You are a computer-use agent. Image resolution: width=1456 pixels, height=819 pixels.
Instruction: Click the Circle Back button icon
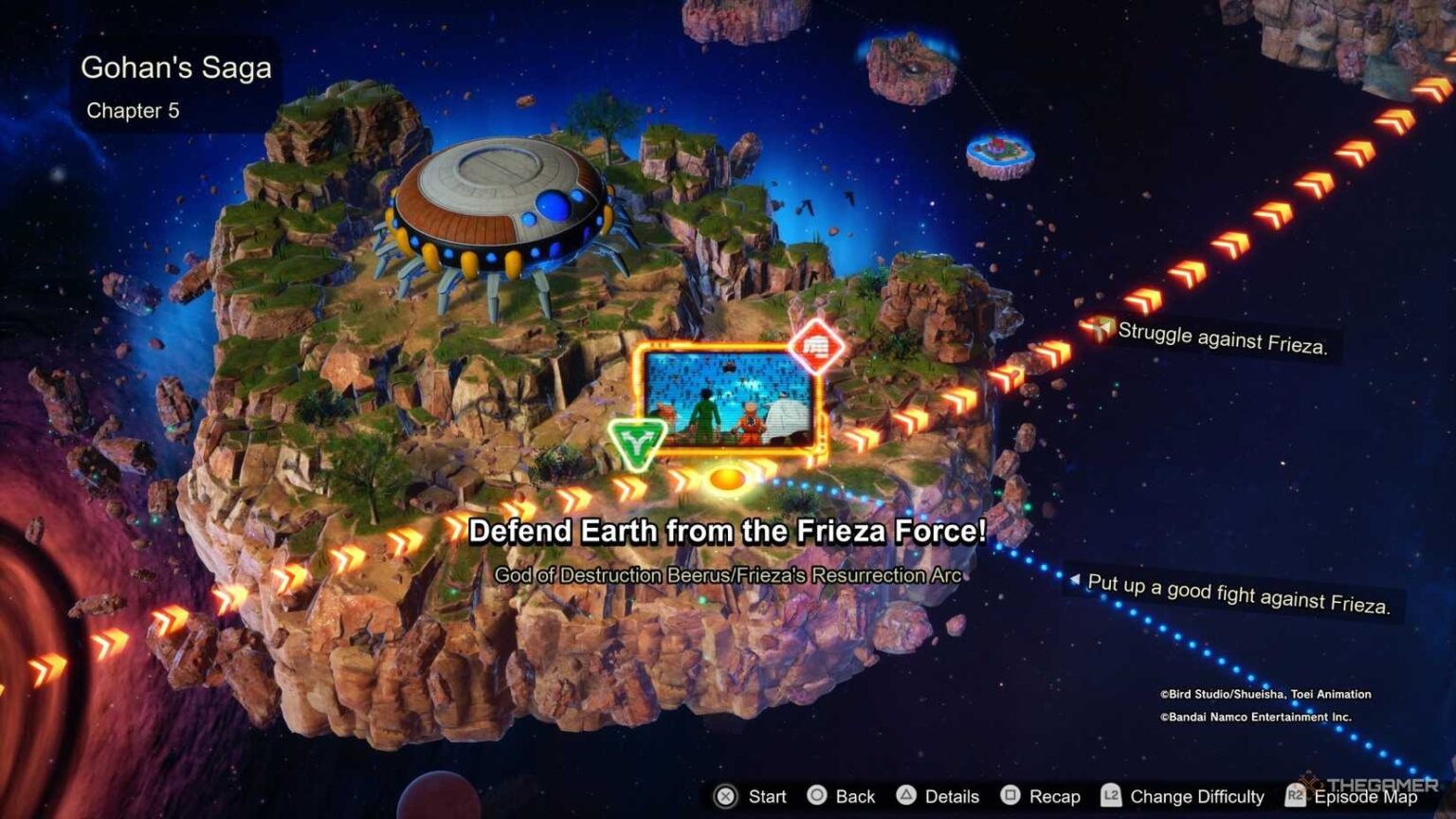tap(816, 797)
